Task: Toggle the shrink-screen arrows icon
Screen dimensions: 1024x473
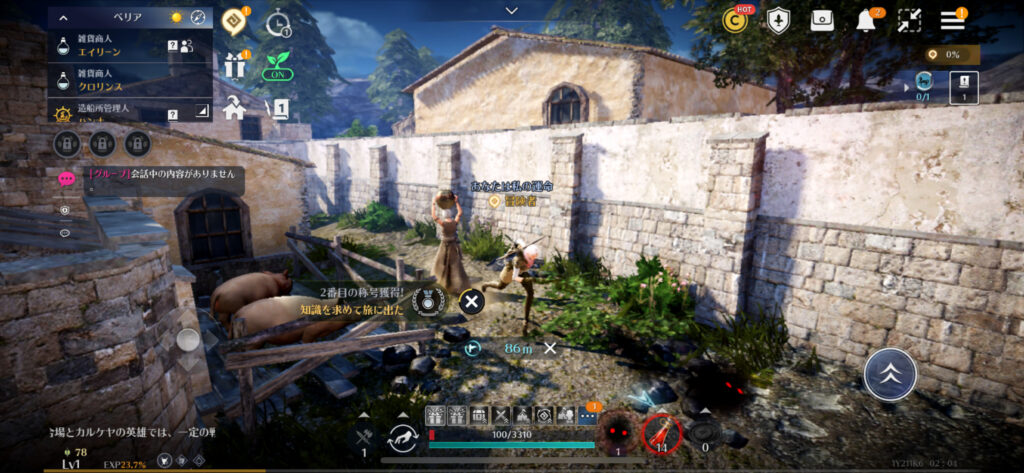Action: (x=909, y=20)
